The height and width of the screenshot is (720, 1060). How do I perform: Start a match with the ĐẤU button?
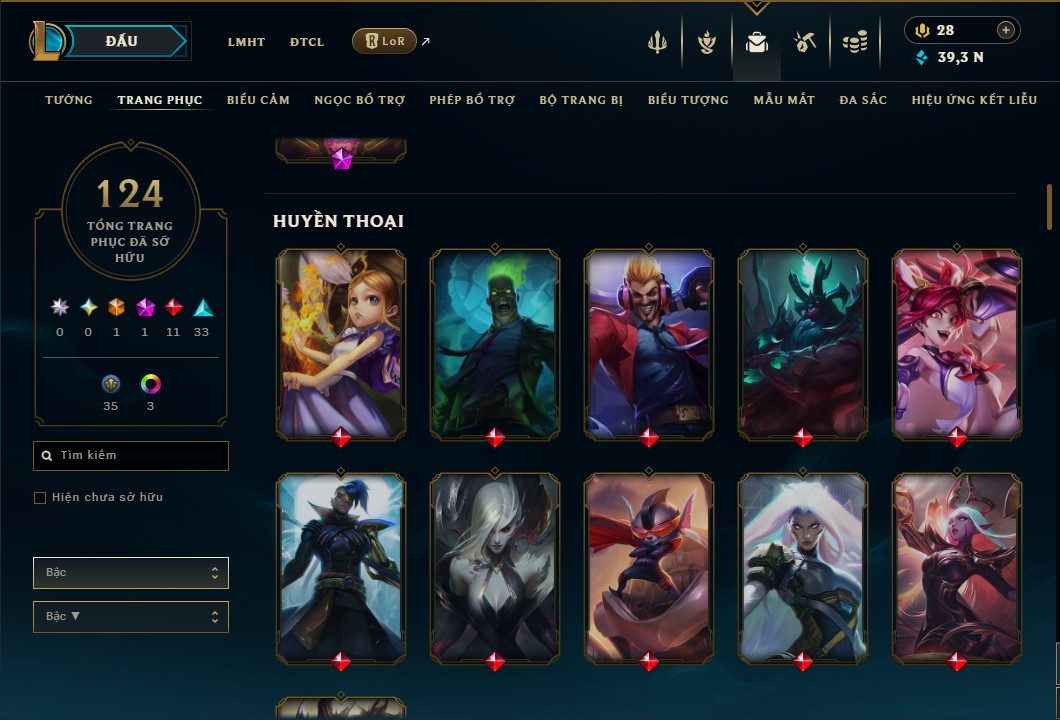click(122, 41)
